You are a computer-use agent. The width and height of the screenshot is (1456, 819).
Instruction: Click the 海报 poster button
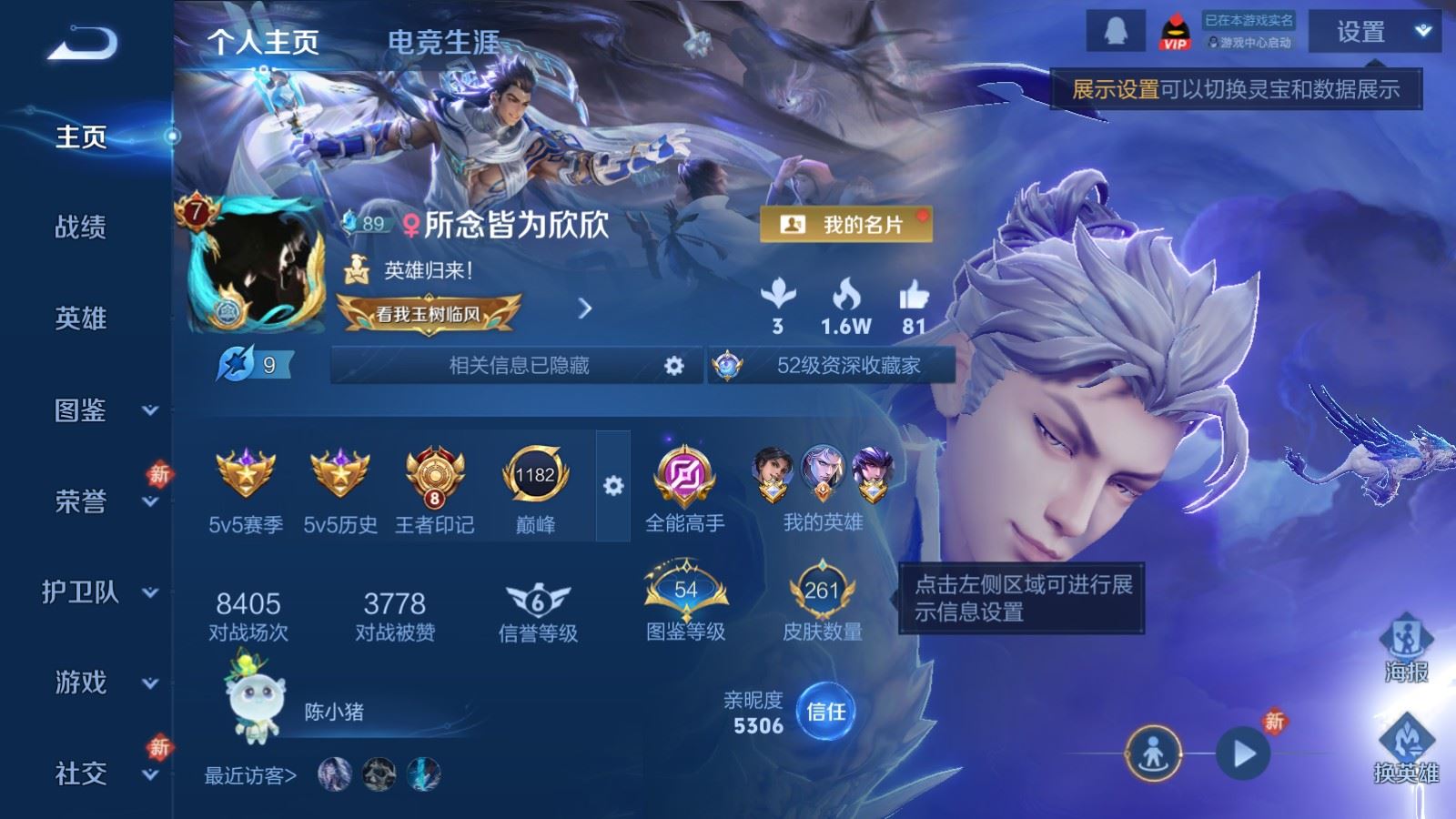coord(1406,648)
